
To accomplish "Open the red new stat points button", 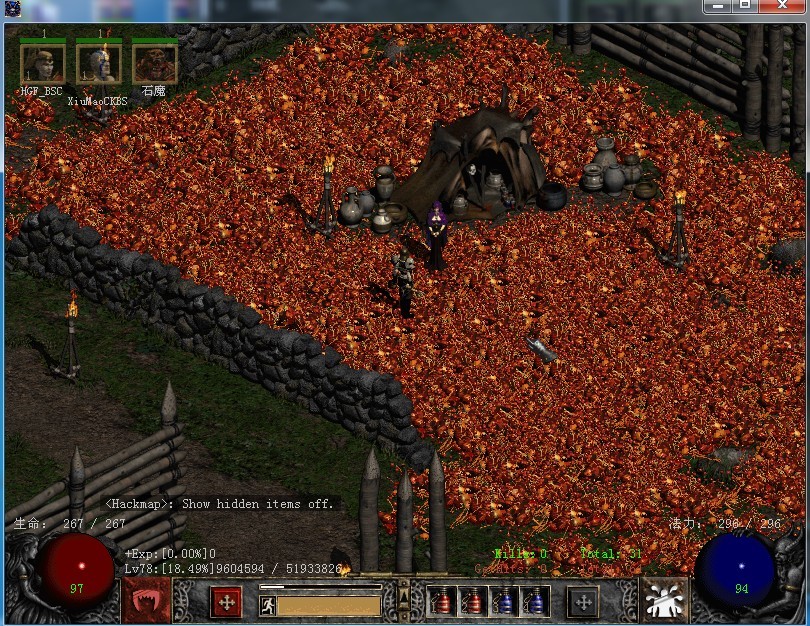I will pyautogui.click(x=226, y=602).
